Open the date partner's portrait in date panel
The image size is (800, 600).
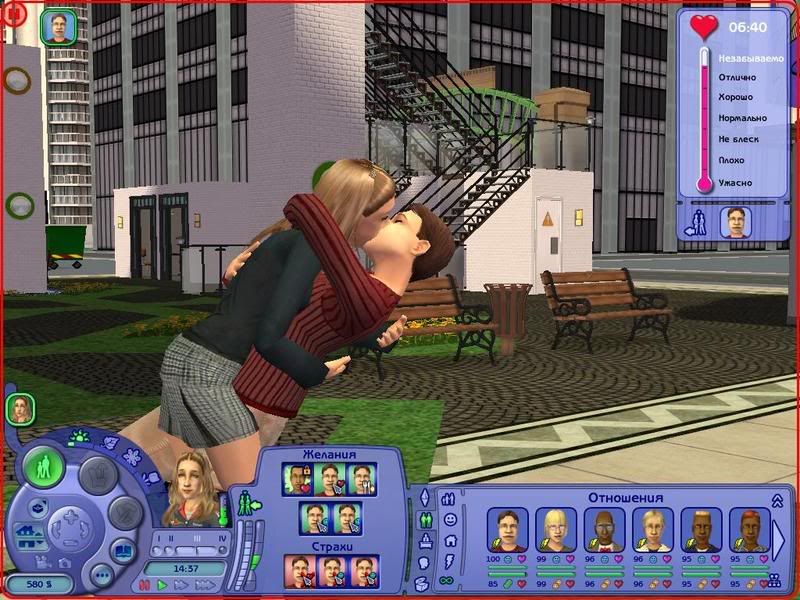(735, 221)
